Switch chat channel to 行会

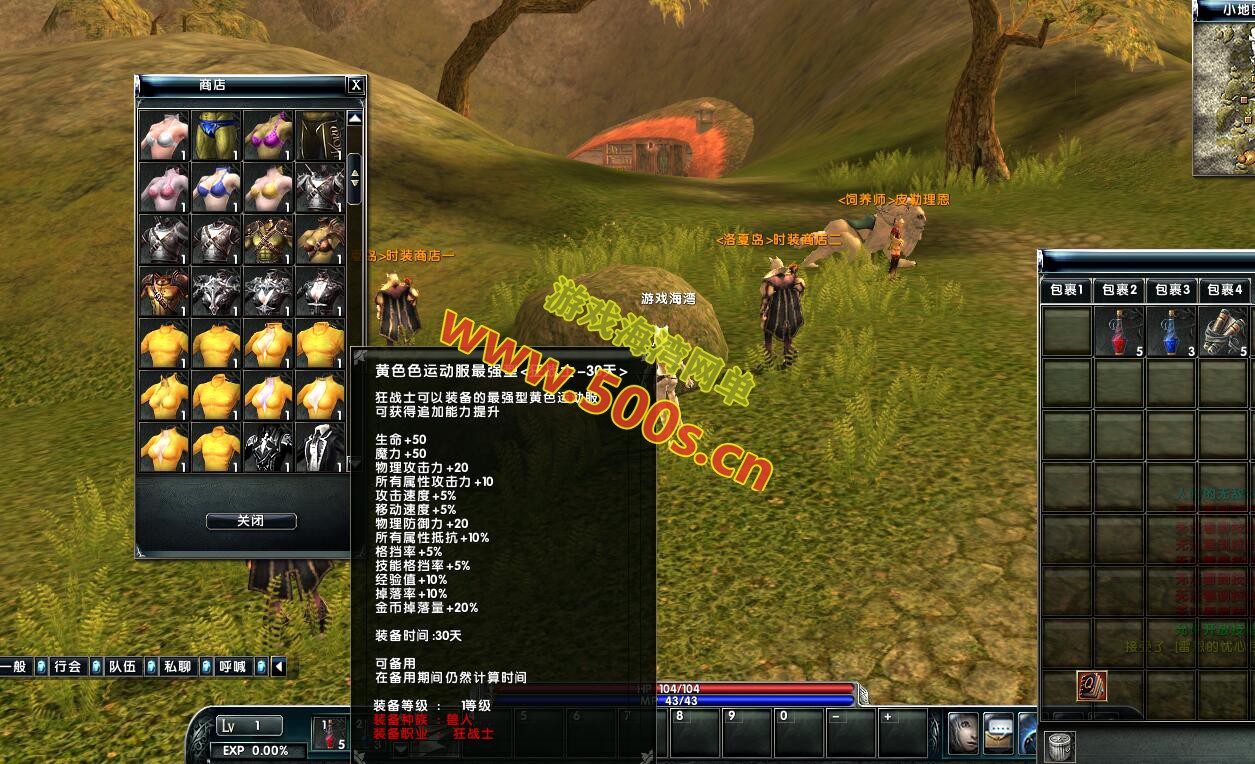[x=67, y=666]
